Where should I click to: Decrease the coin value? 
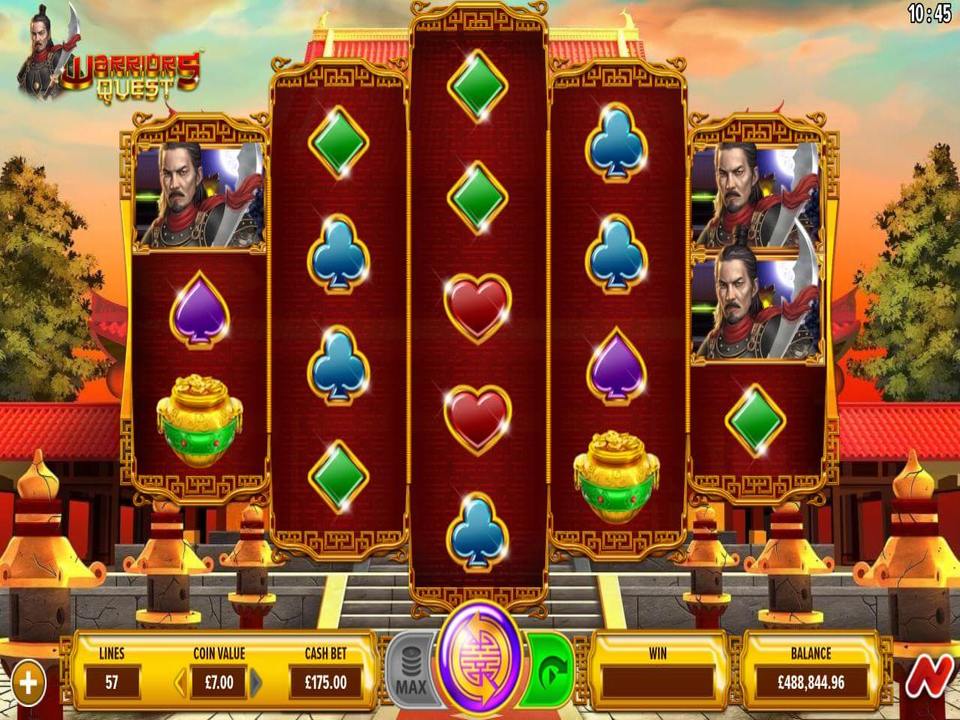tap(181, 683)
